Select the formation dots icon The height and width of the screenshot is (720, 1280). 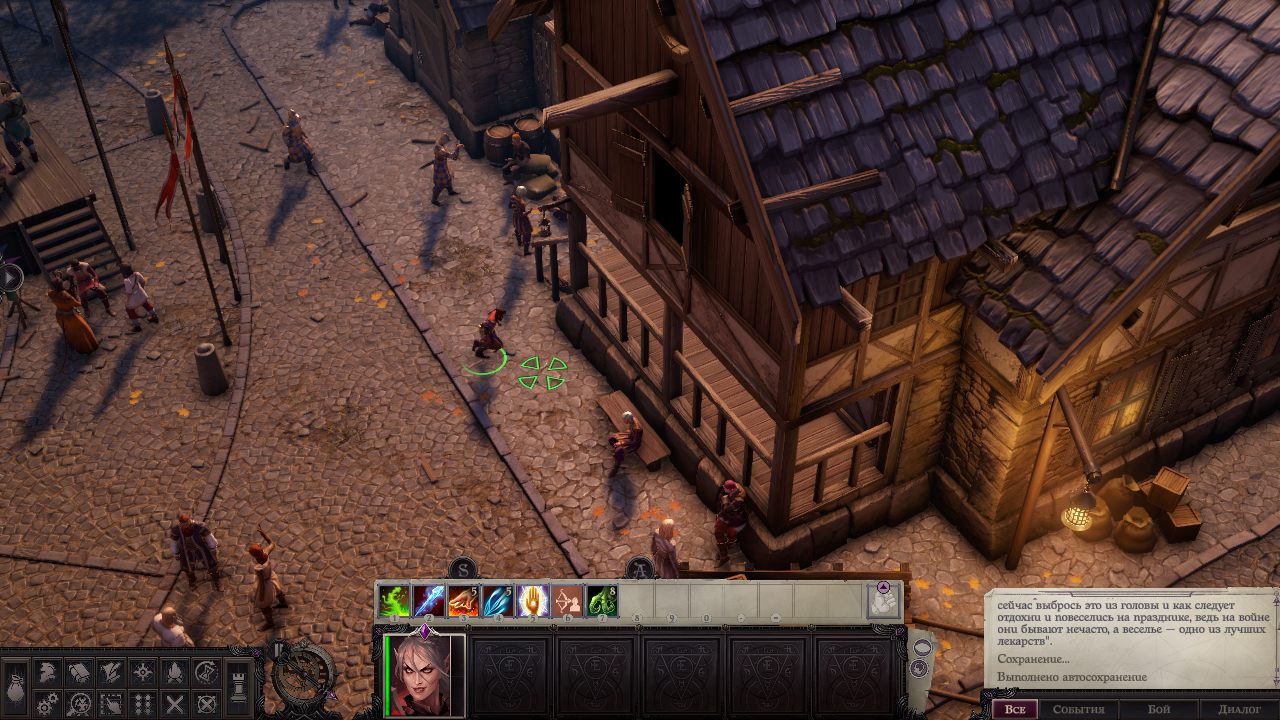(142, 704)
